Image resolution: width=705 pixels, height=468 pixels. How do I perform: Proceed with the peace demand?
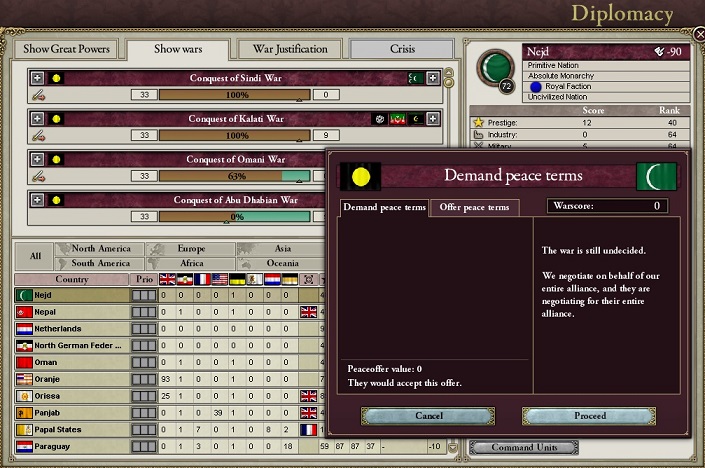click(x=589, y=415)
